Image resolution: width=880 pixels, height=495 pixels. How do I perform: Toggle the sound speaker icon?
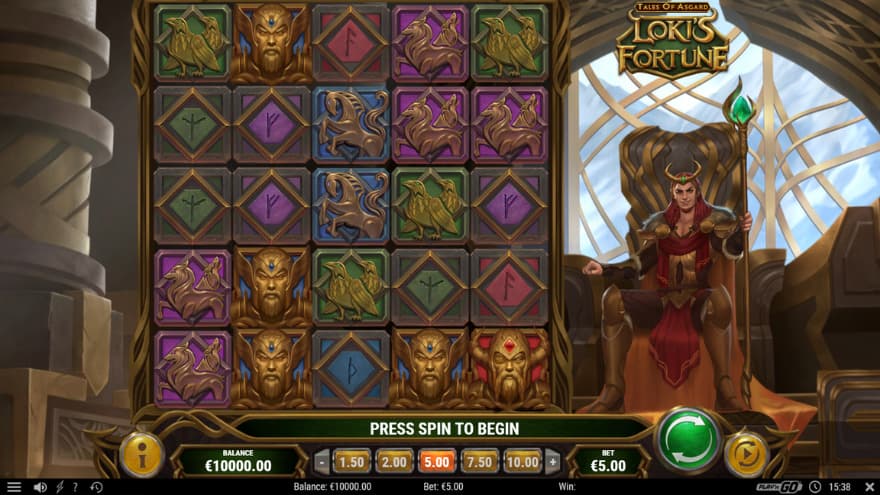pyautogui.click(x=40, y=487)
